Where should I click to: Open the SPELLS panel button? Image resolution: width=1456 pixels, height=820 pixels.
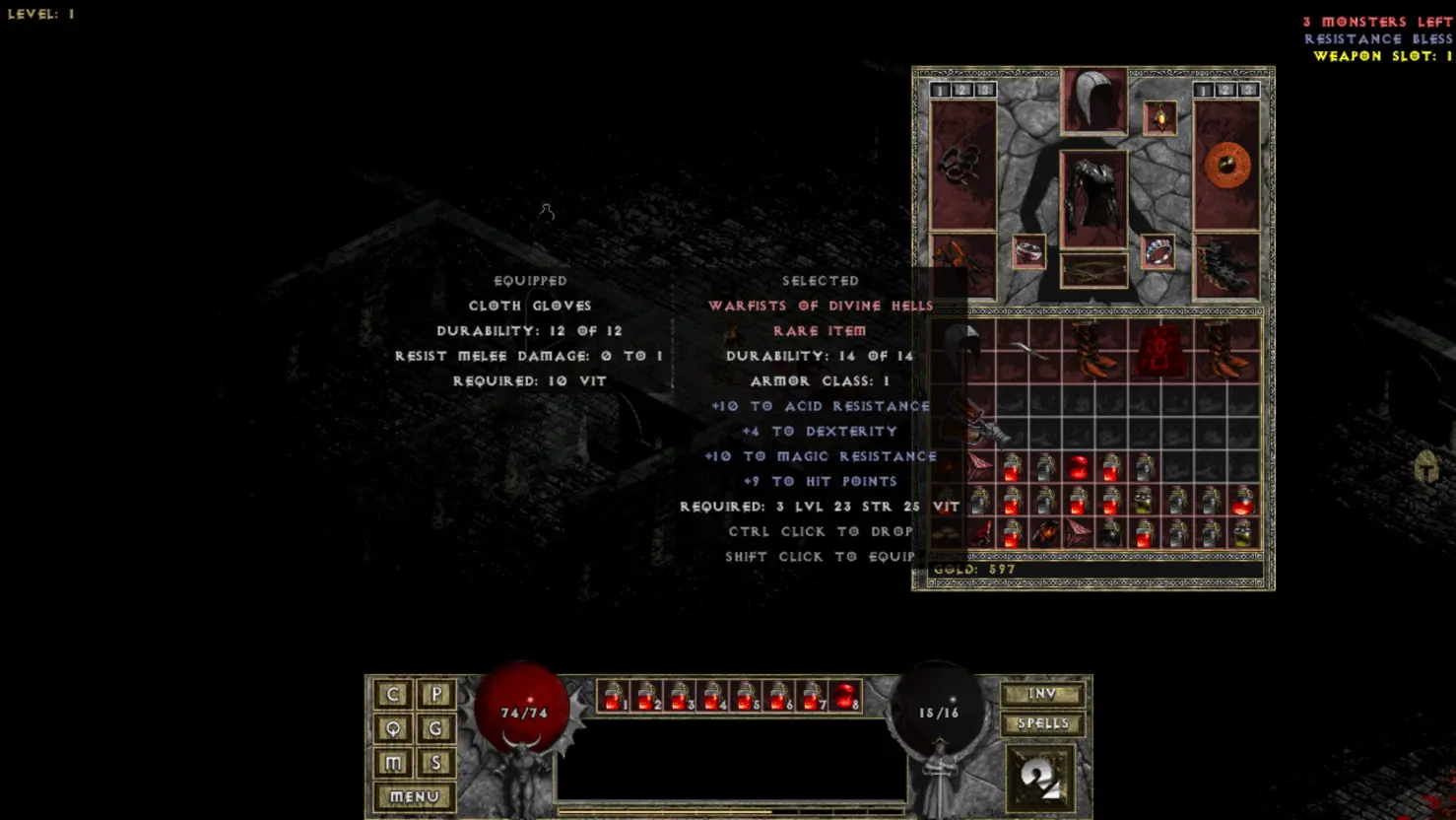(x=1042, y=723)
